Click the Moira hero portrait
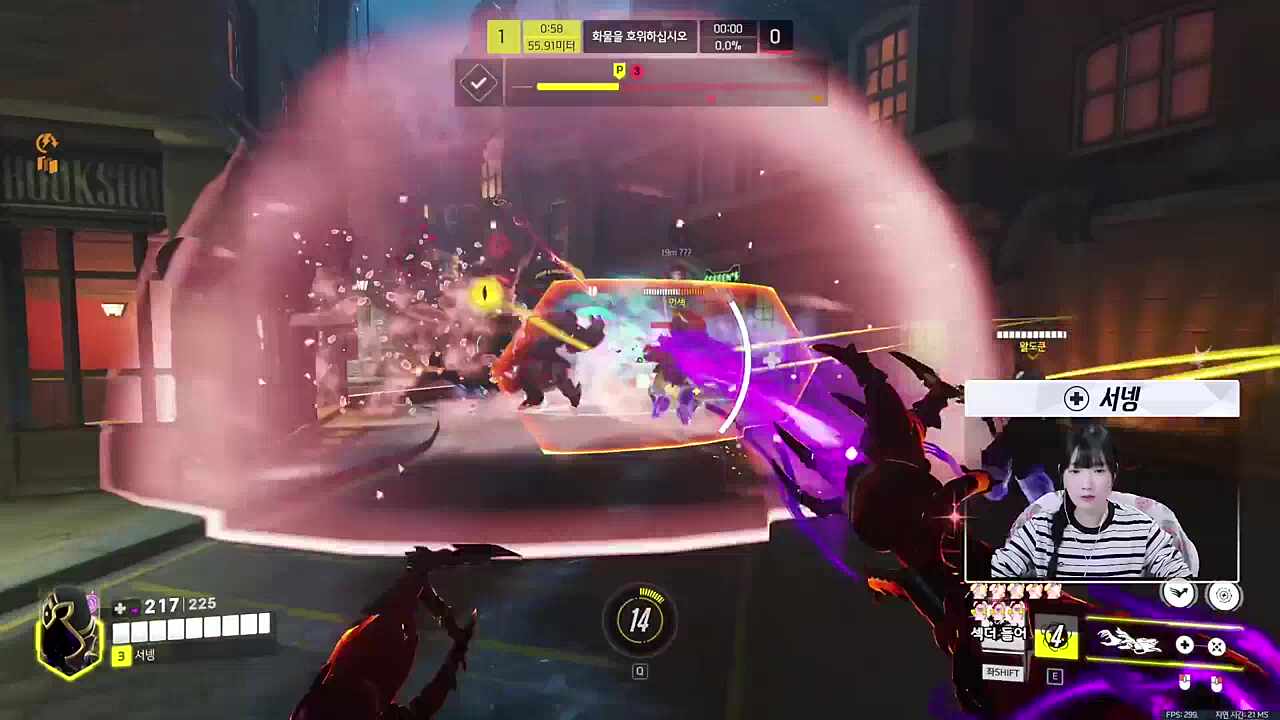This screenshot has width=1280, height=720. (69, 631)
